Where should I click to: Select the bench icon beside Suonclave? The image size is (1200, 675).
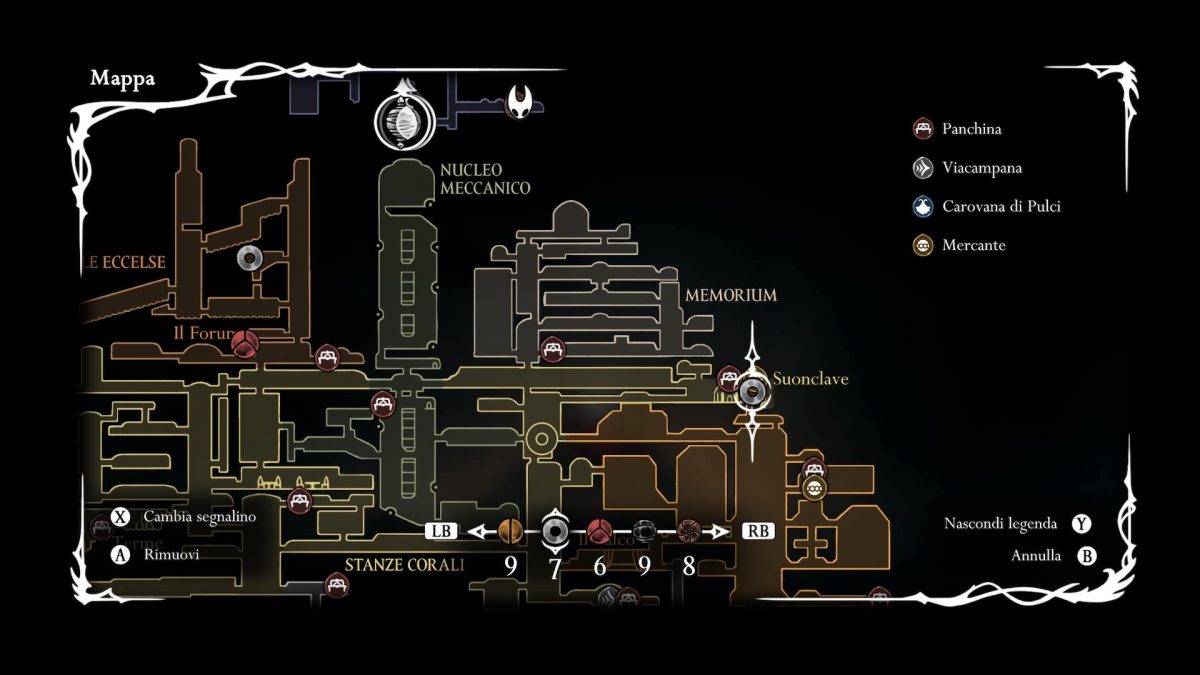(x=730, y=379)
